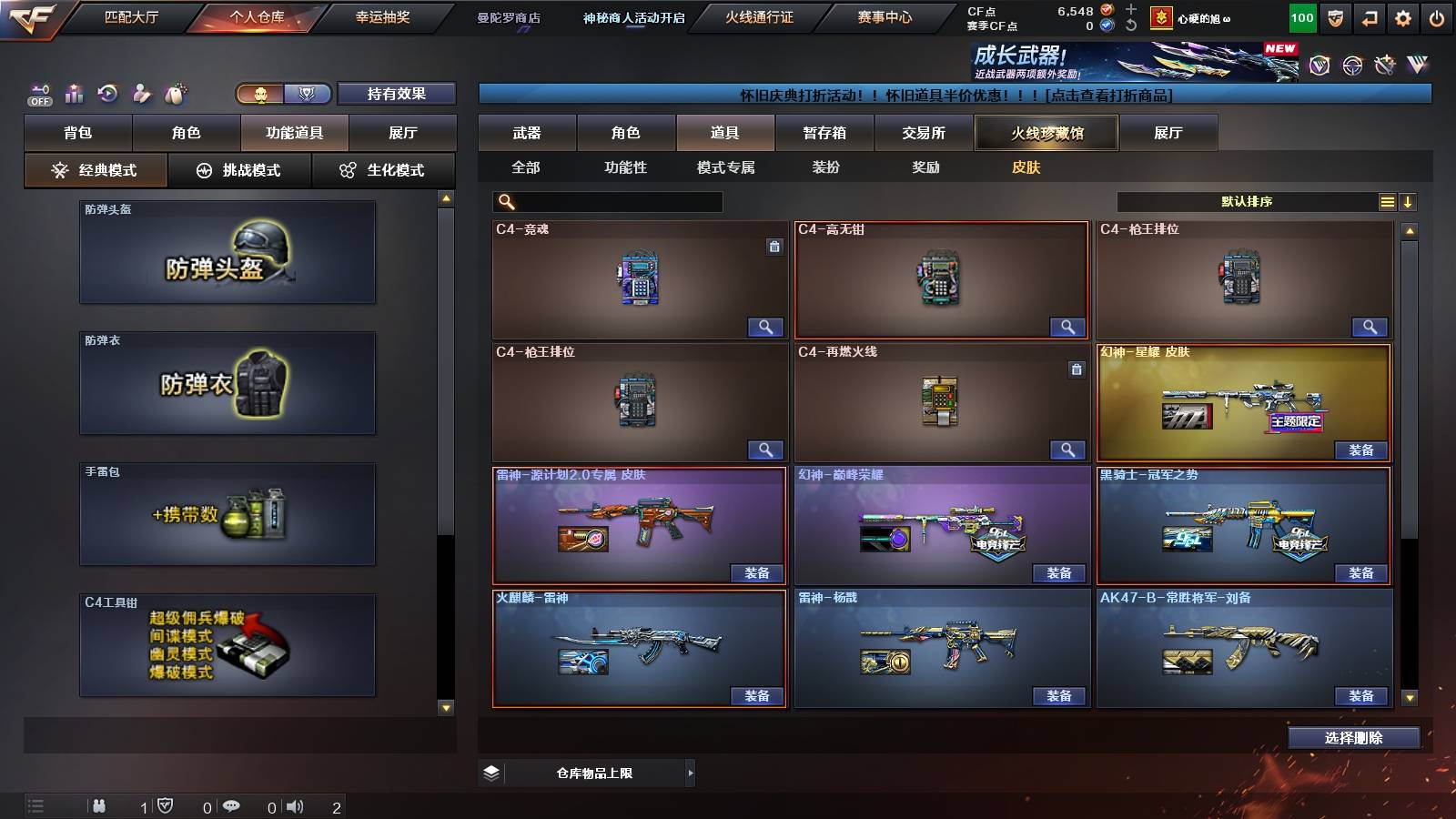Switch the character/trophy toggle to trophy side

pyautogui.click(x=308, y=94)
